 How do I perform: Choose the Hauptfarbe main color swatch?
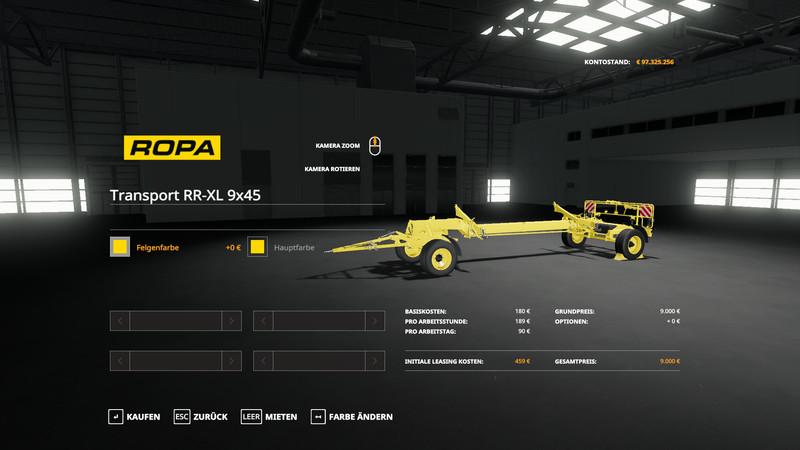(x=258, y=247)
